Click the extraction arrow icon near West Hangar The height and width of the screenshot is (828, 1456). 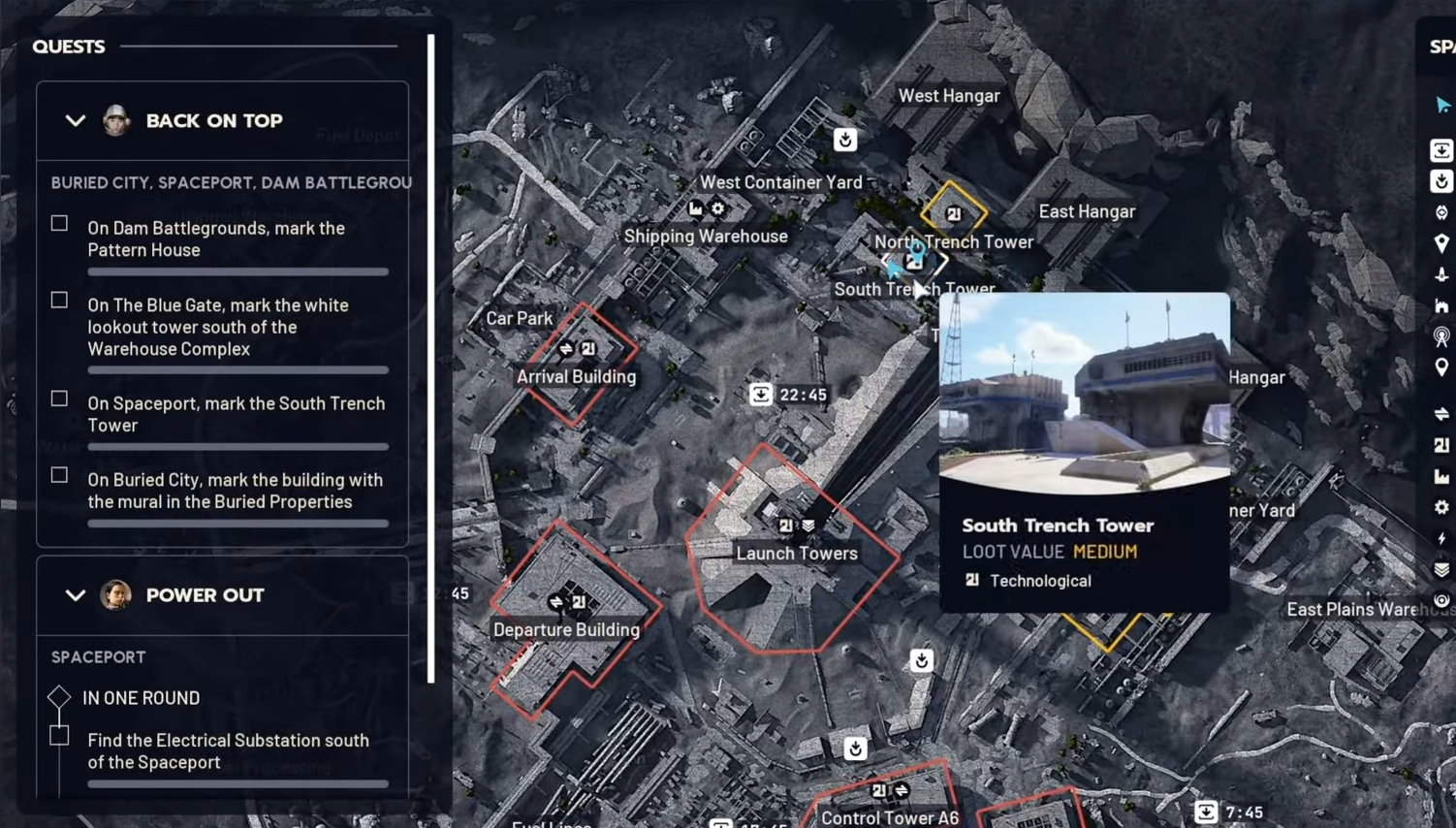[844, 140]
